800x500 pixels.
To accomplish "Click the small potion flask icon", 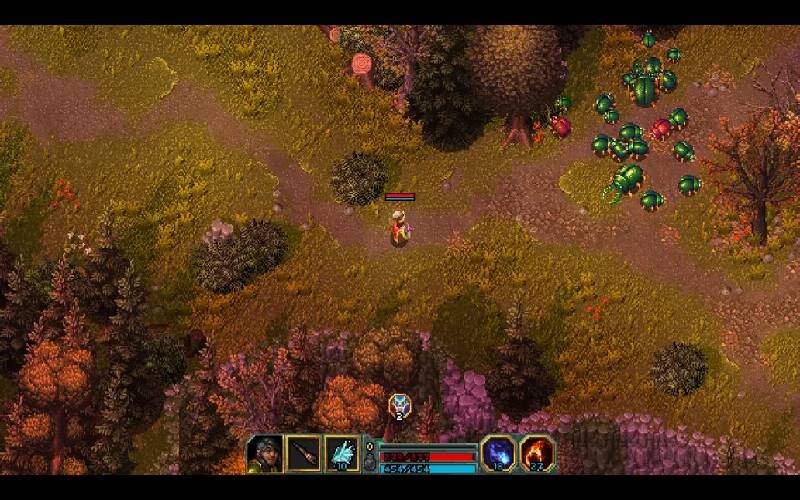I will 368,461.
